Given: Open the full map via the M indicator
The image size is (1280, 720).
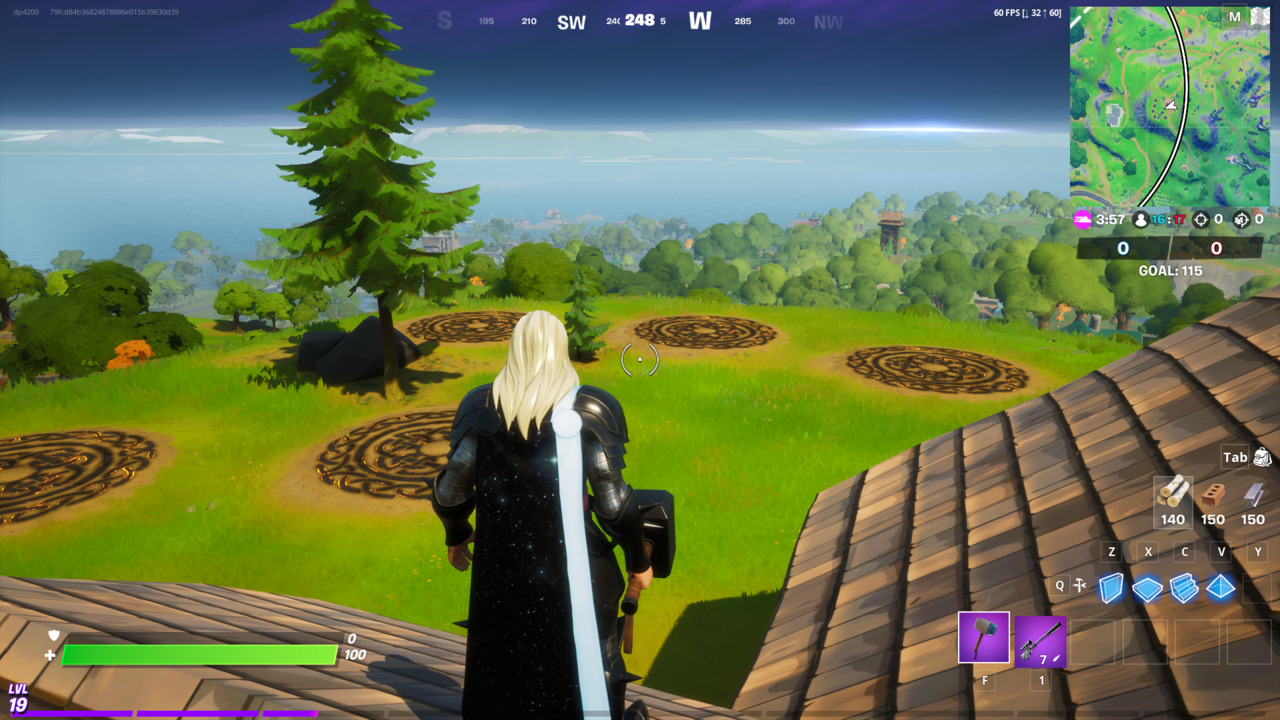Looking at the screenshot, I should click(1236, 18).
